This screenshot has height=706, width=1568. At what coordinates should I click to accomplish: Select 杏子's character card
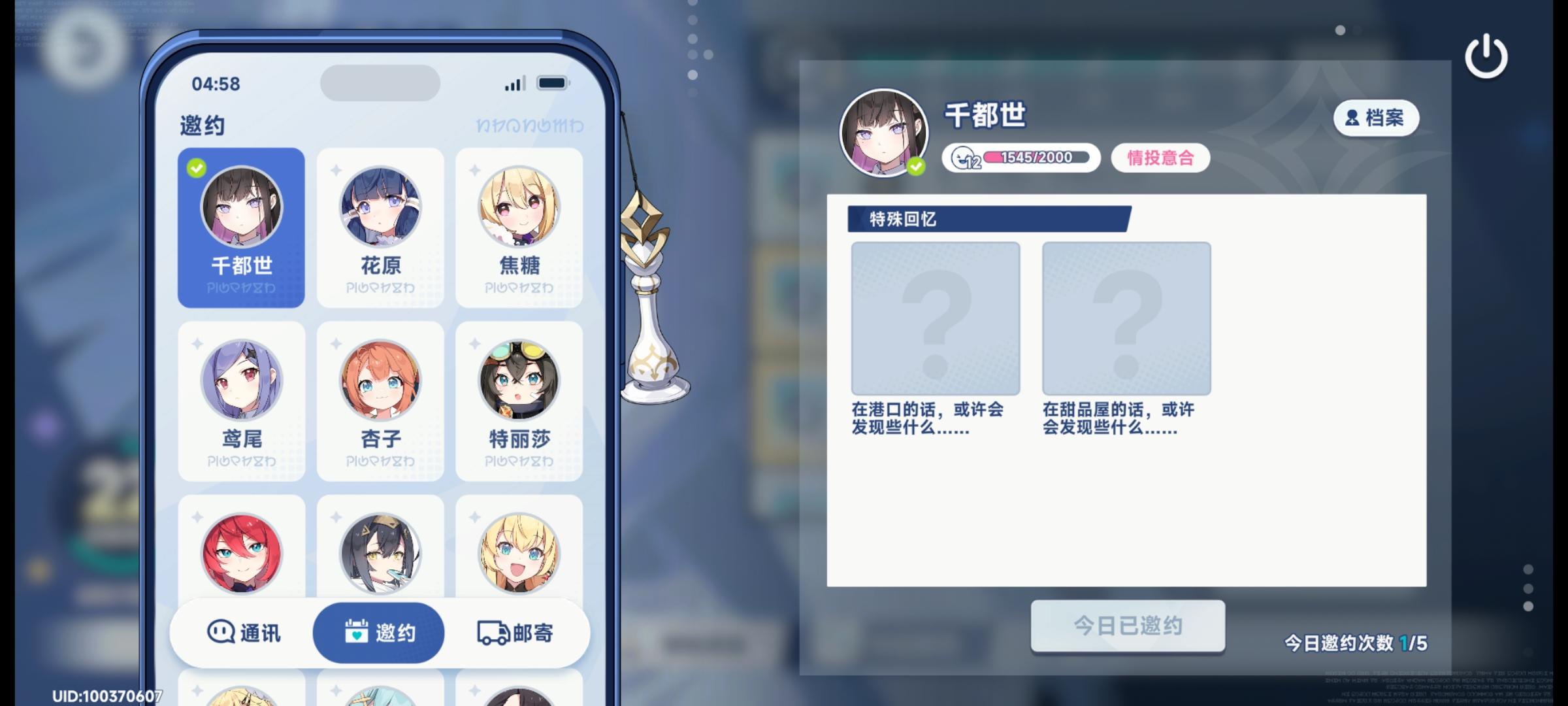click(381, 400)
